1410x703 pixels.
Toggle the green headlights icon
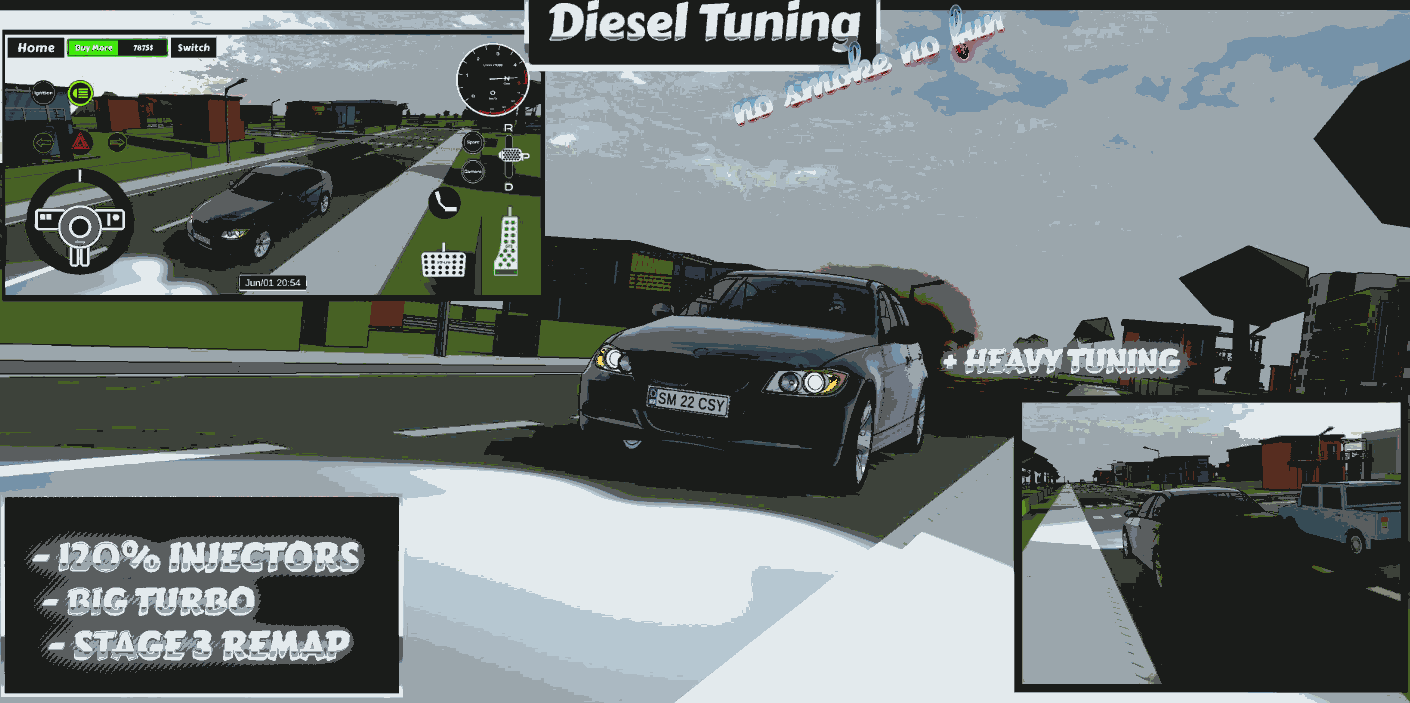point(81,93)
